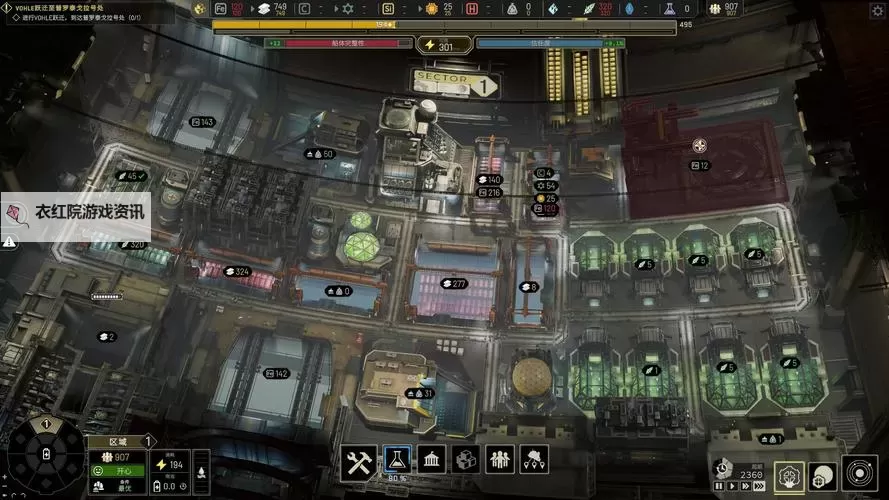
Task: Set game speed to normal play
Action: tap(730, 486)
